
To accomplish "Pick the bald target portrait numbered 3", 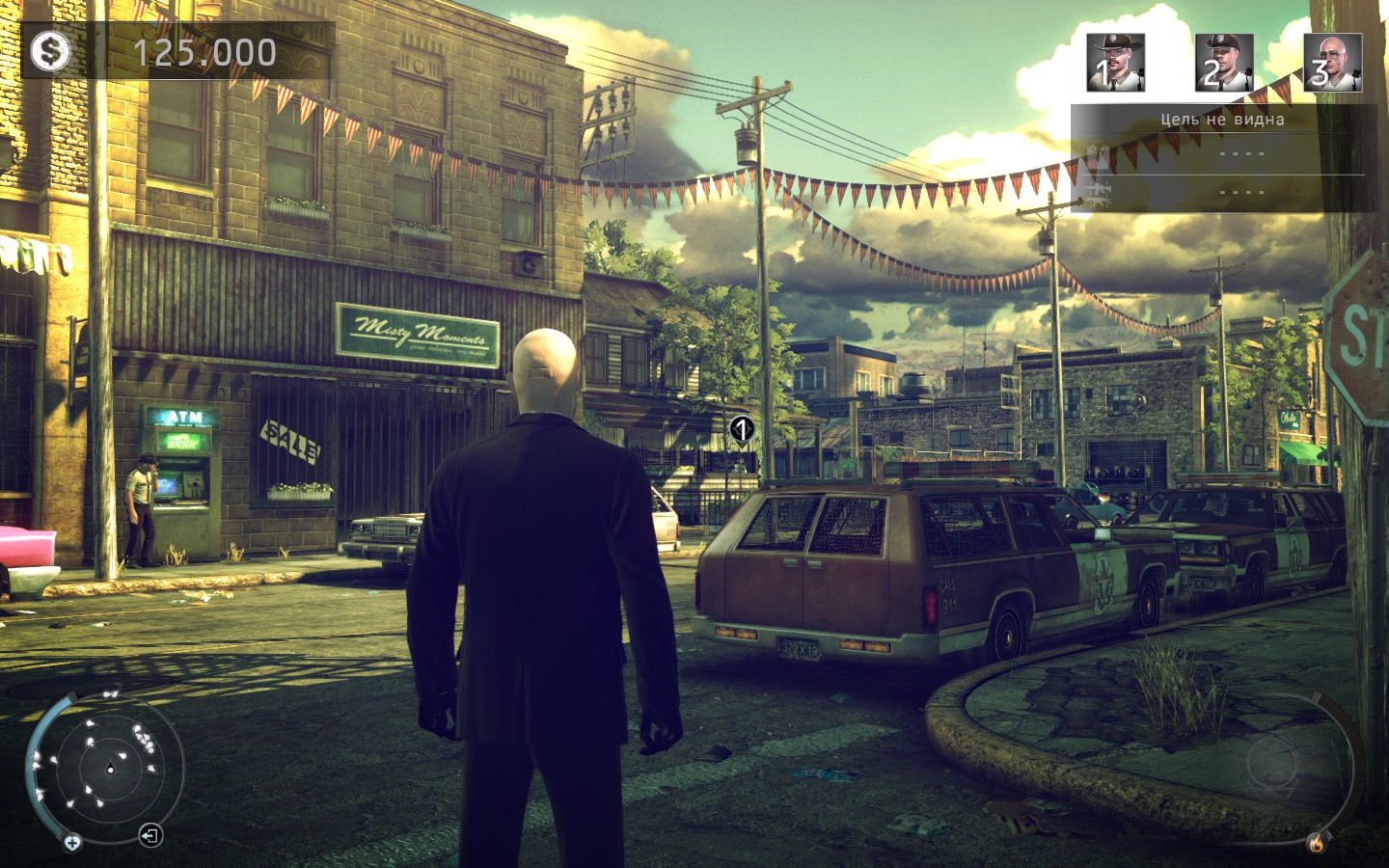I will pyautogui.click(x=1332, y=63).
